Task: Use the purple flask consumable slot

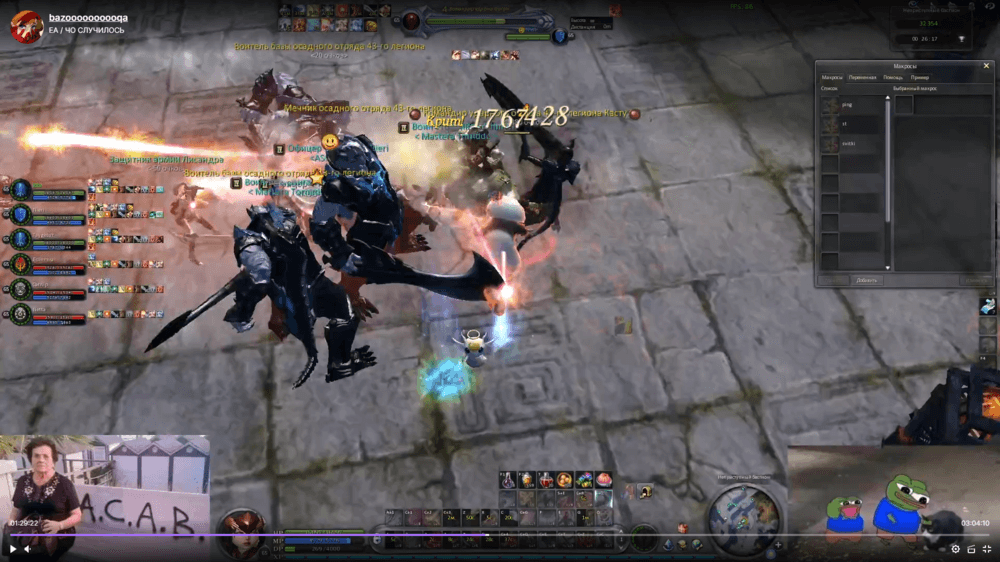Action: point(508,480)
